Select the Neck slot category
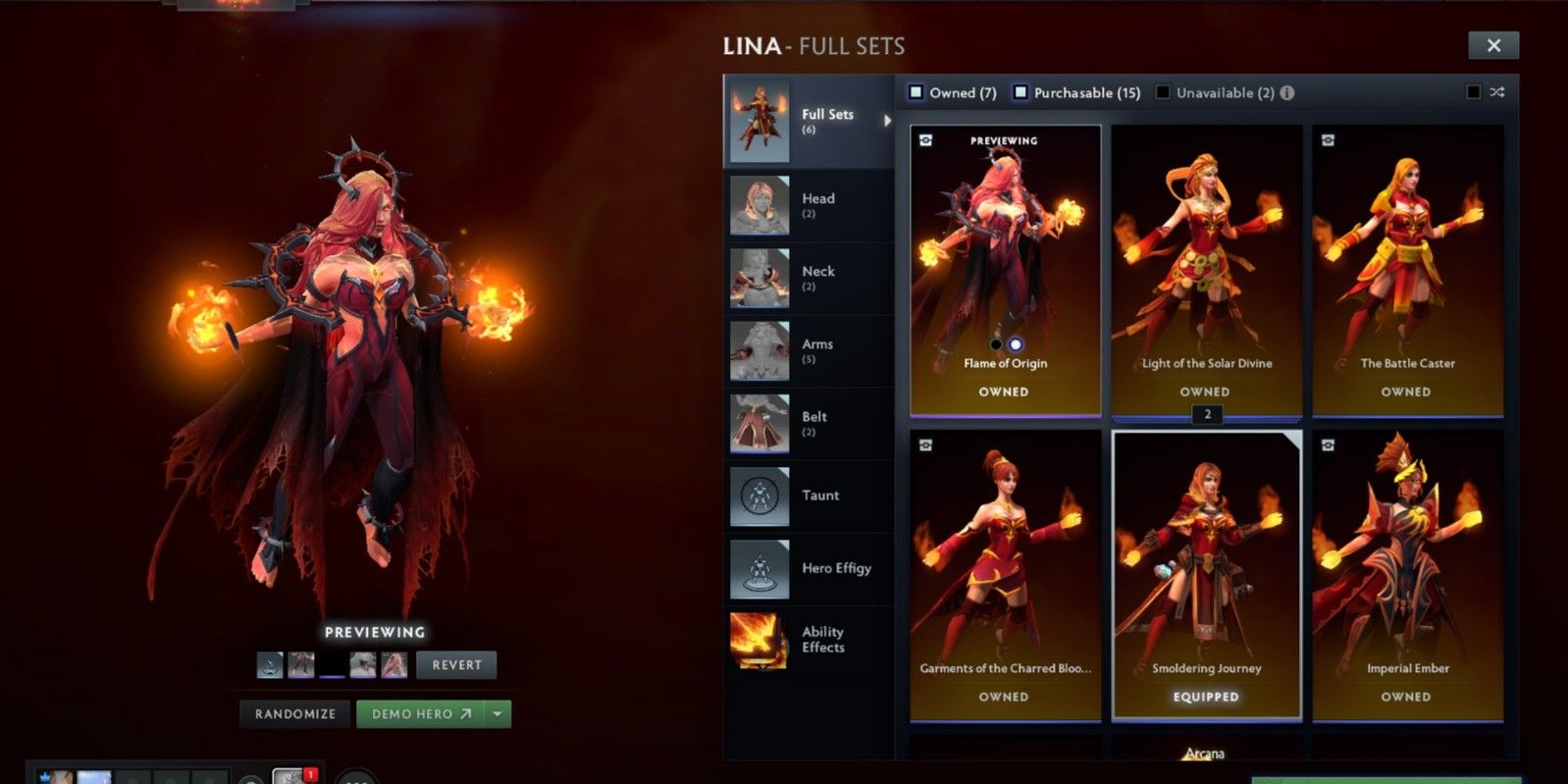 808,278
